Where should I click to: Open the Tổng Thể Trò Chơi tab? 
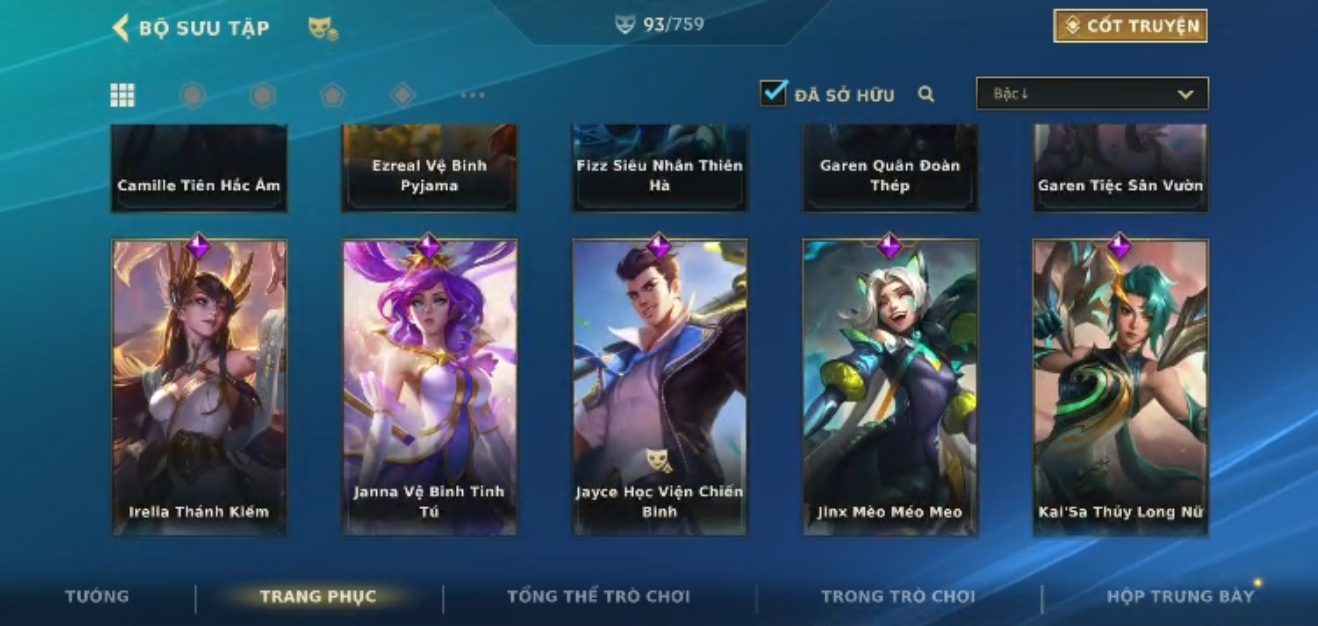pyautogui.click(x=598, y=597)
